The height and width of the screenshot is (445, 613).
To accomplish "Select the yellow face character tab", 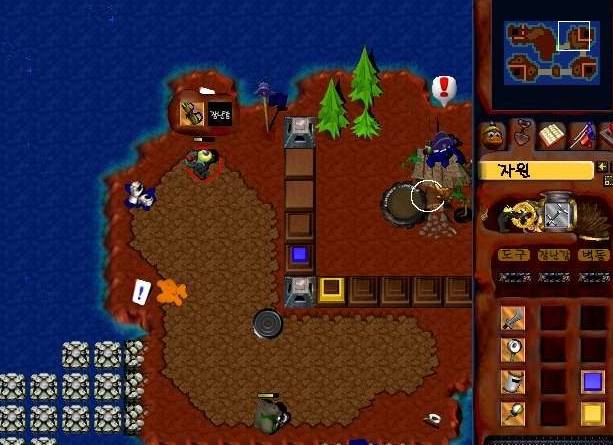I will pos(492,135).
